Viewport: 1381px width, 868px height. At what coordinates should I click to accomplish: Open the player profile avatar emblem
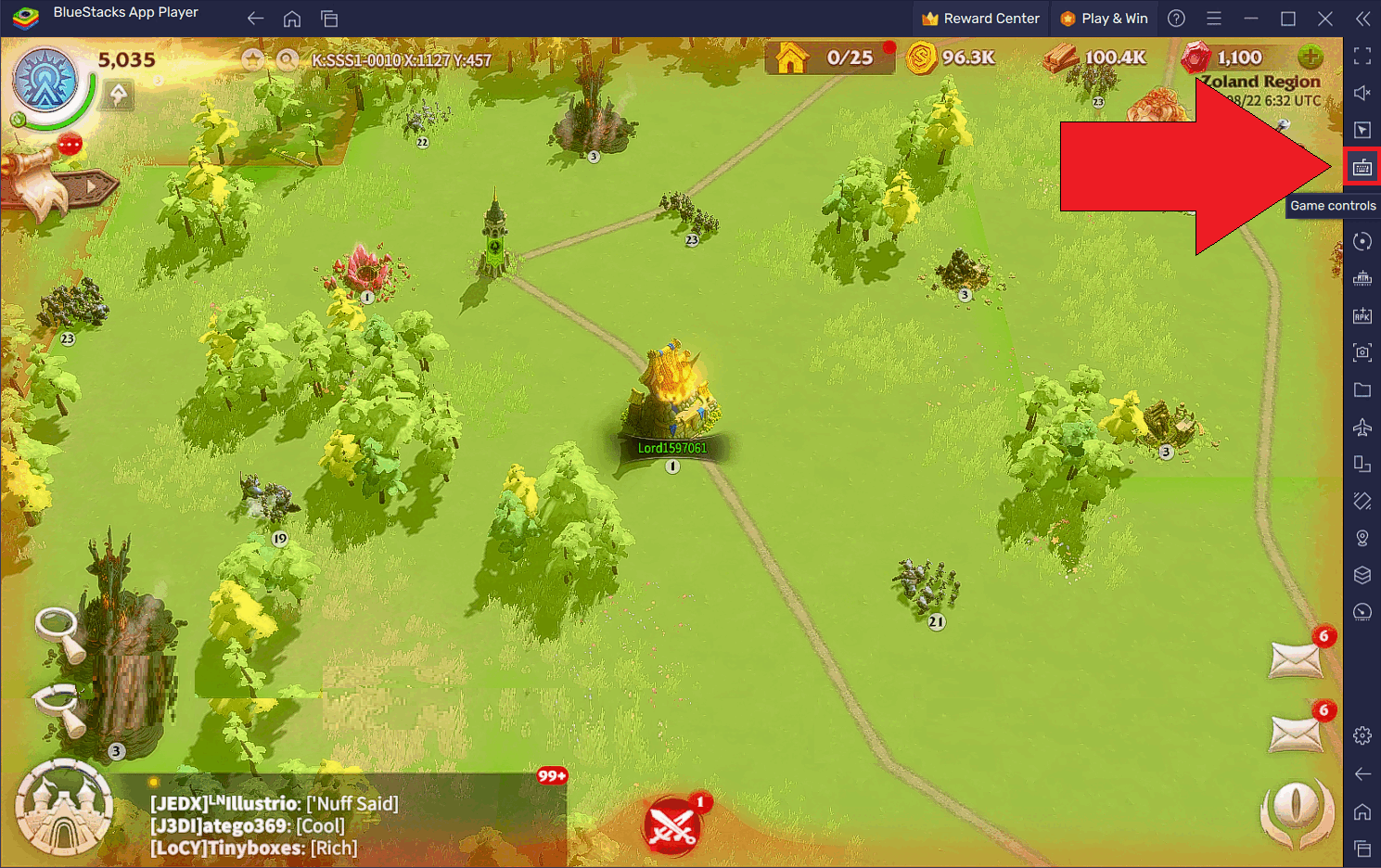click(x=44, y=82)
